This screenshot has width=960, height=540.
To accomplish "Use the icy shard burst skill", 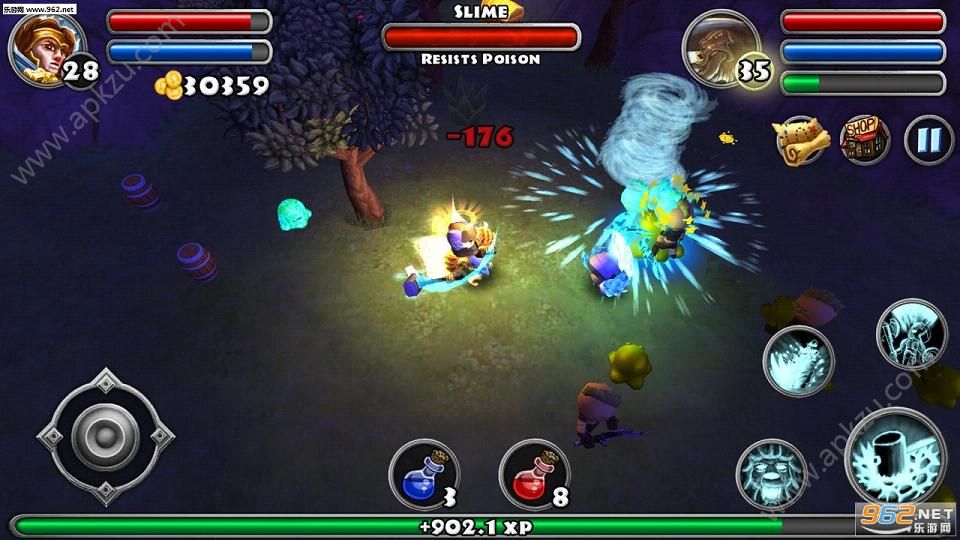I will (798, 360).
